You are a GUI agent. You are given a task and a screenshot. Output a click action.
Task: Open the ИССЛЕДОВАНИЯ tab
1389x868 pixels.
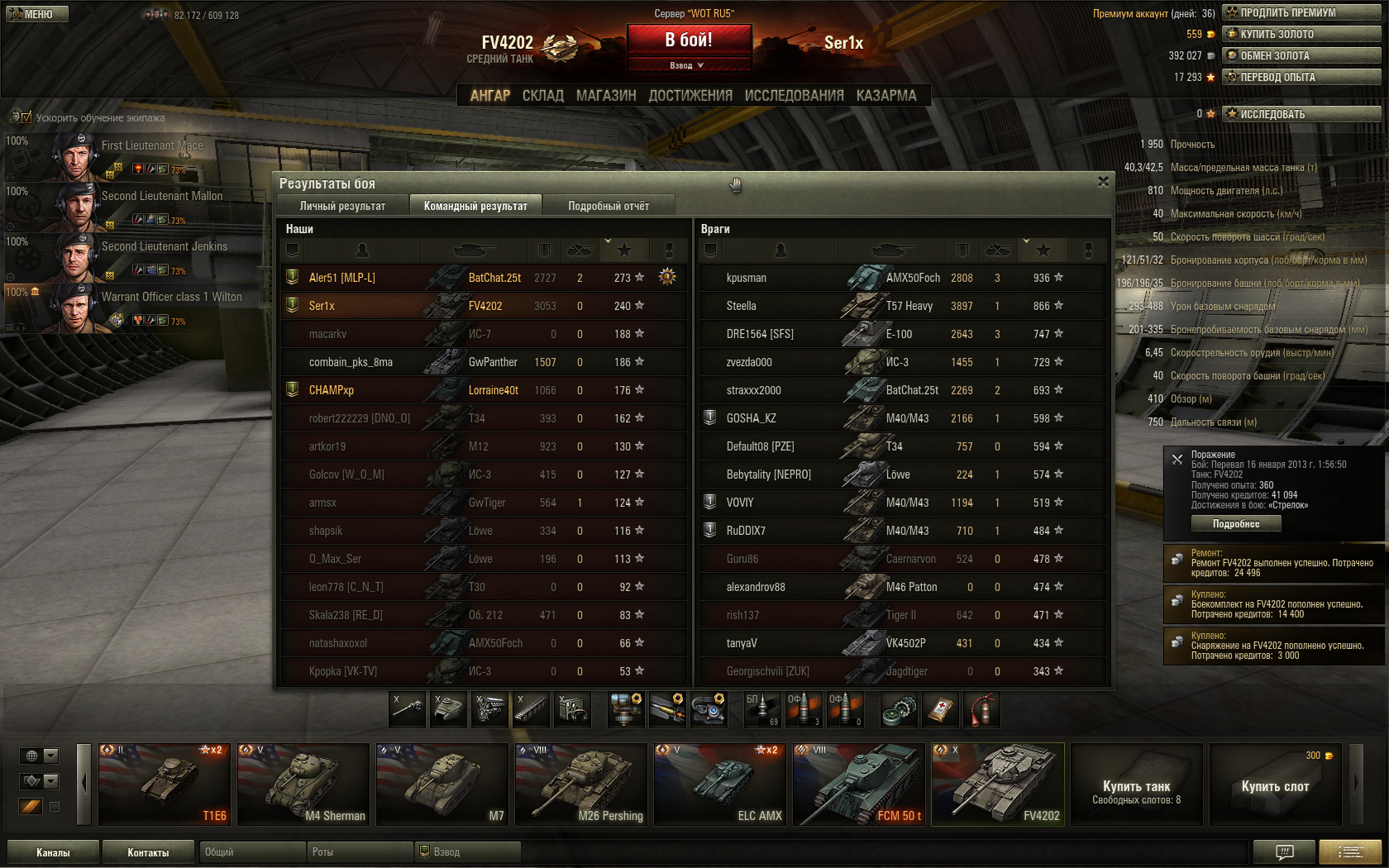point(794,96)
